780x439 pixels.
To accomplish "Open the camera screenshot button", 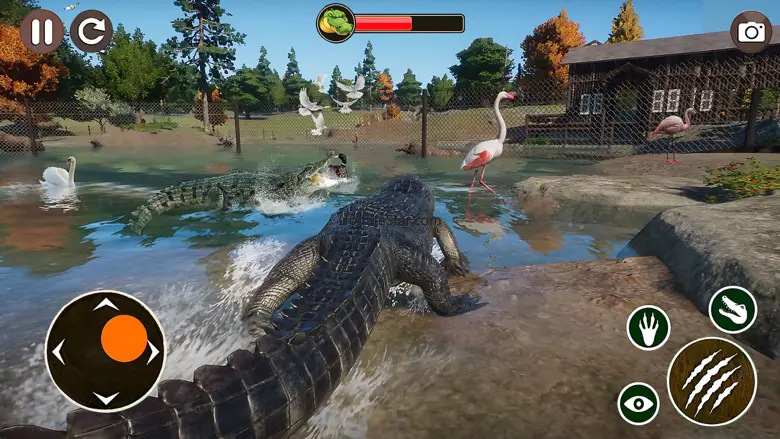I will tap(751, 32).
